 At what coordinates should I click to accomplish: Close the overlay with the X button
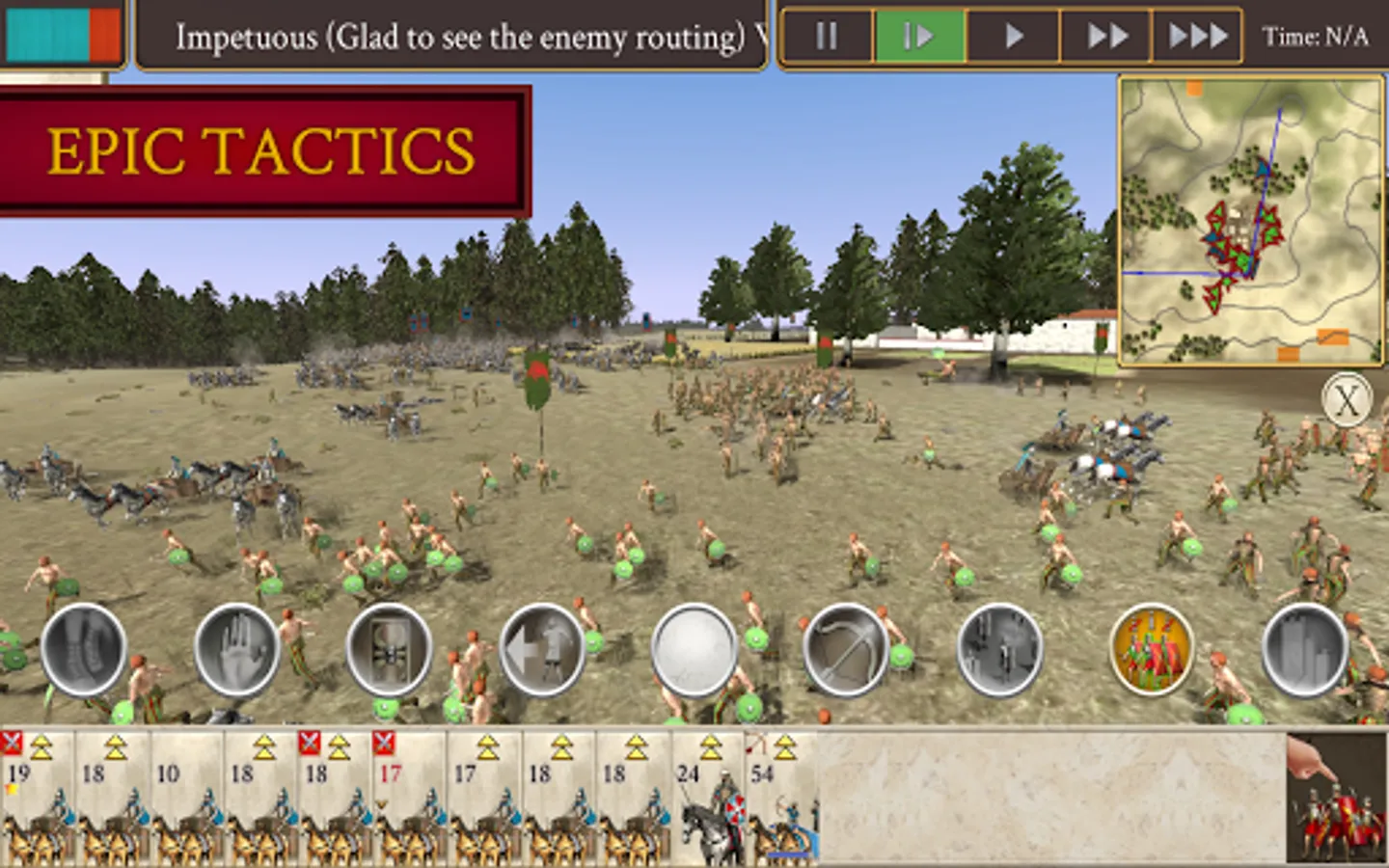pos(1347,398)
